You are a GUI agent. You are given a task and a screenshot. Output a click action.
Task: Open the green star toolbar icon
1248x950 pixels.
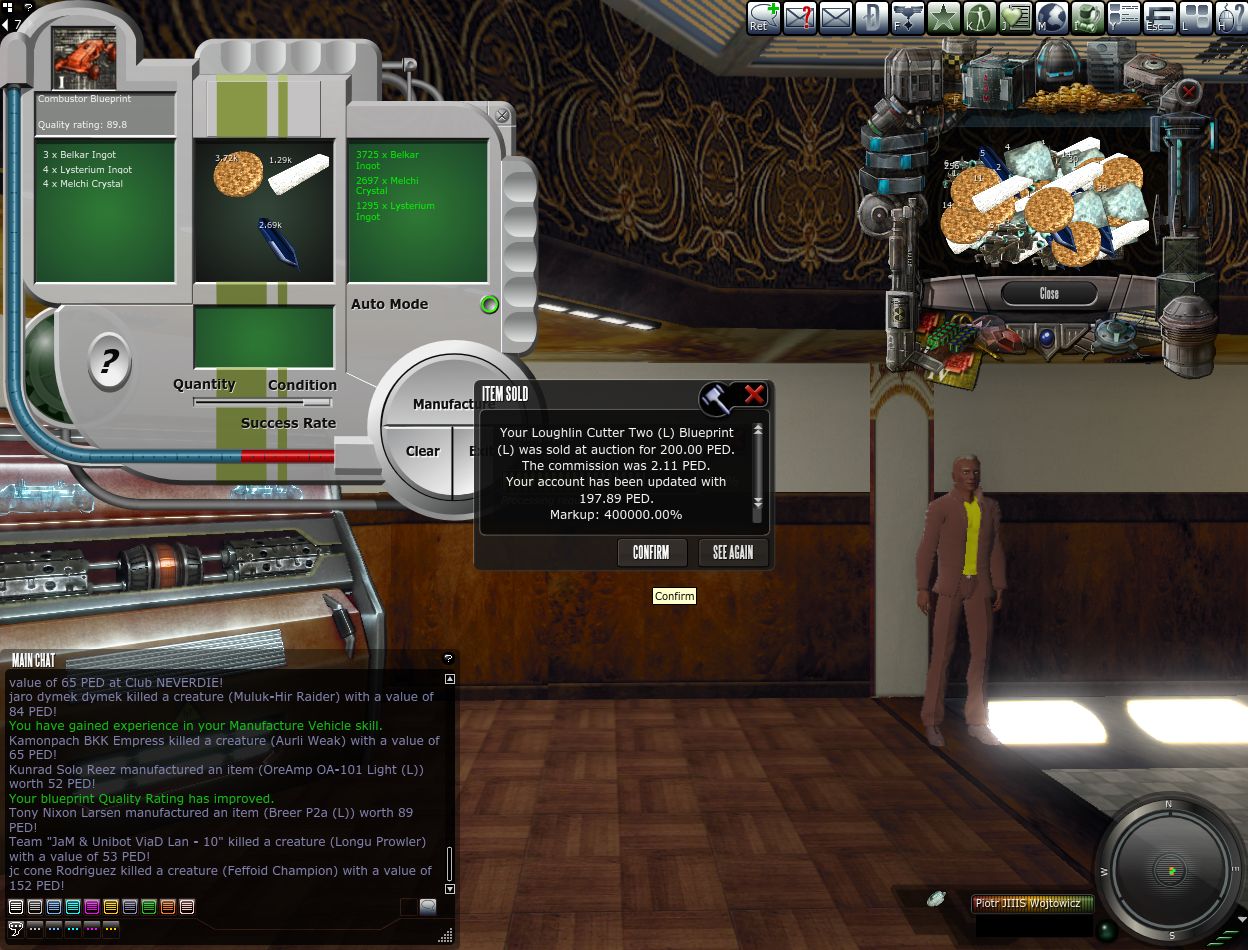[943, 18]
